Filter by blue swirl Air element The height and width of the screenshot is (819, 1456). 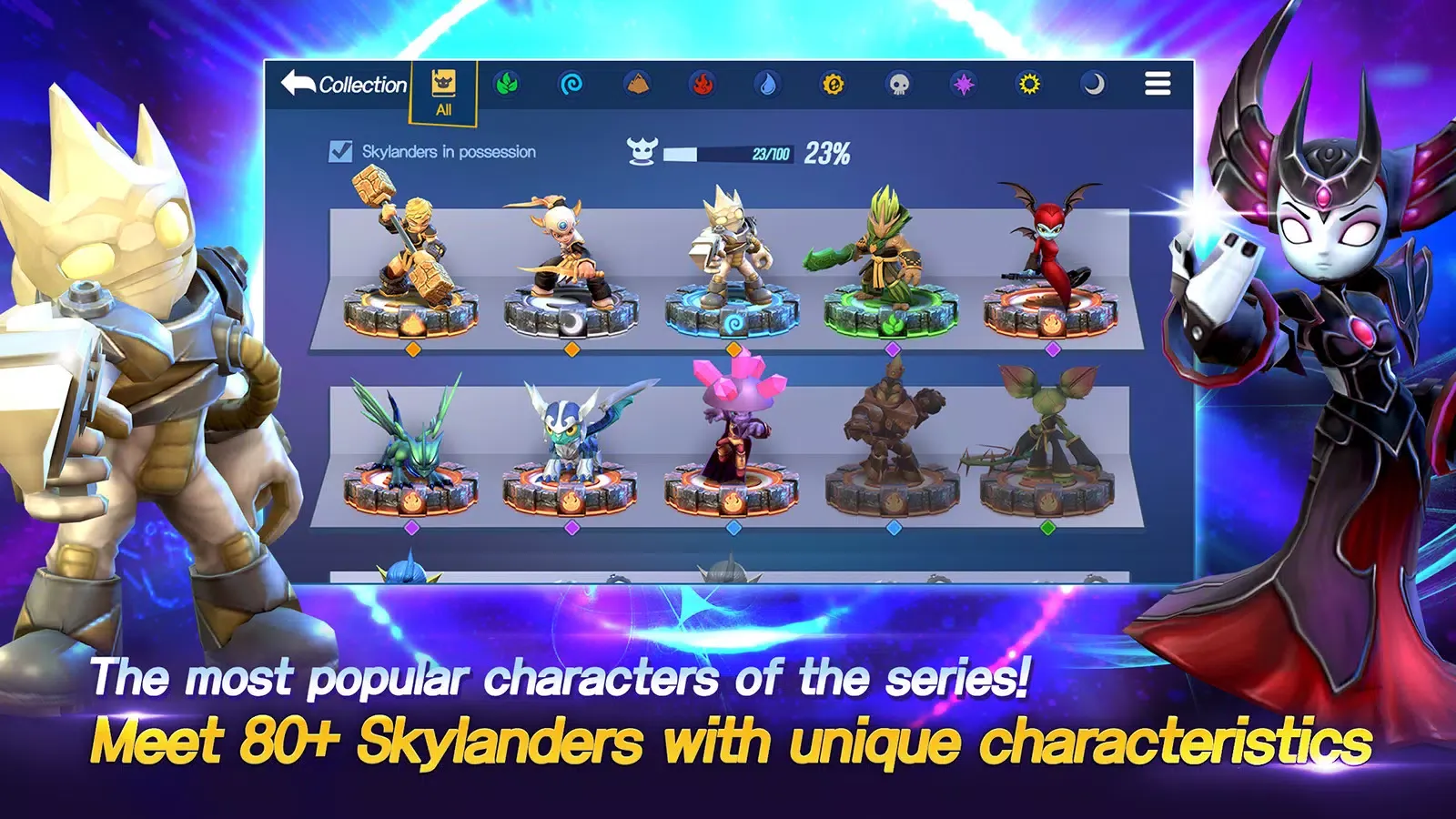(571, 85)
